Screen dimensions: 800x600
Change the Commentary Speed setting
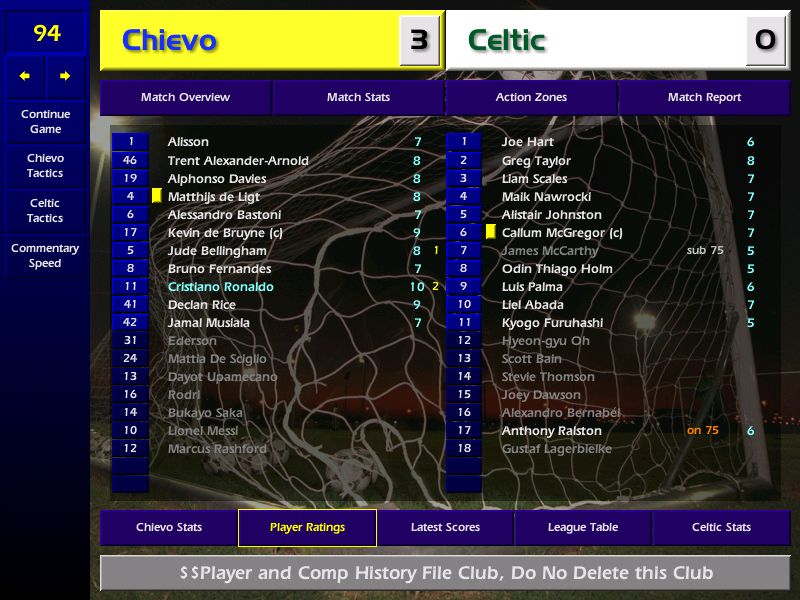45,256
